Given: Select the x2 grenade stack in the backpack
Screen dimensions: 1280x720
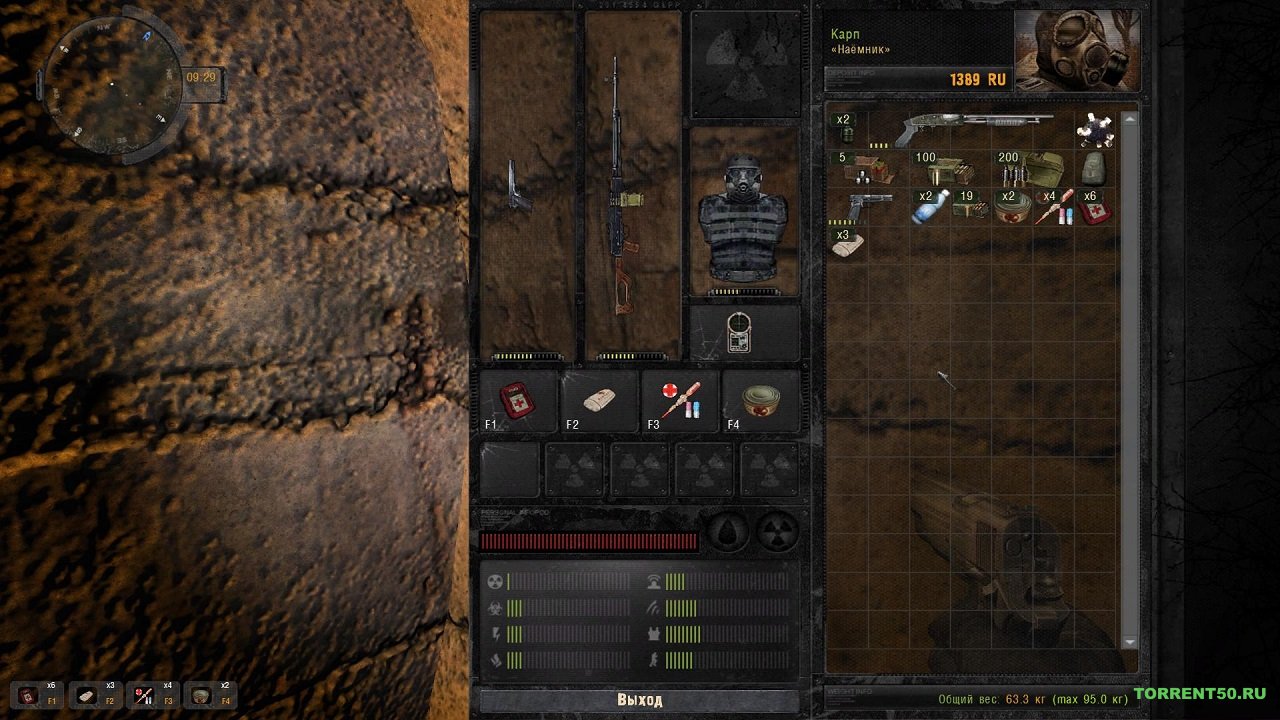Looking at the screenshot, I should tap(847, 129).
